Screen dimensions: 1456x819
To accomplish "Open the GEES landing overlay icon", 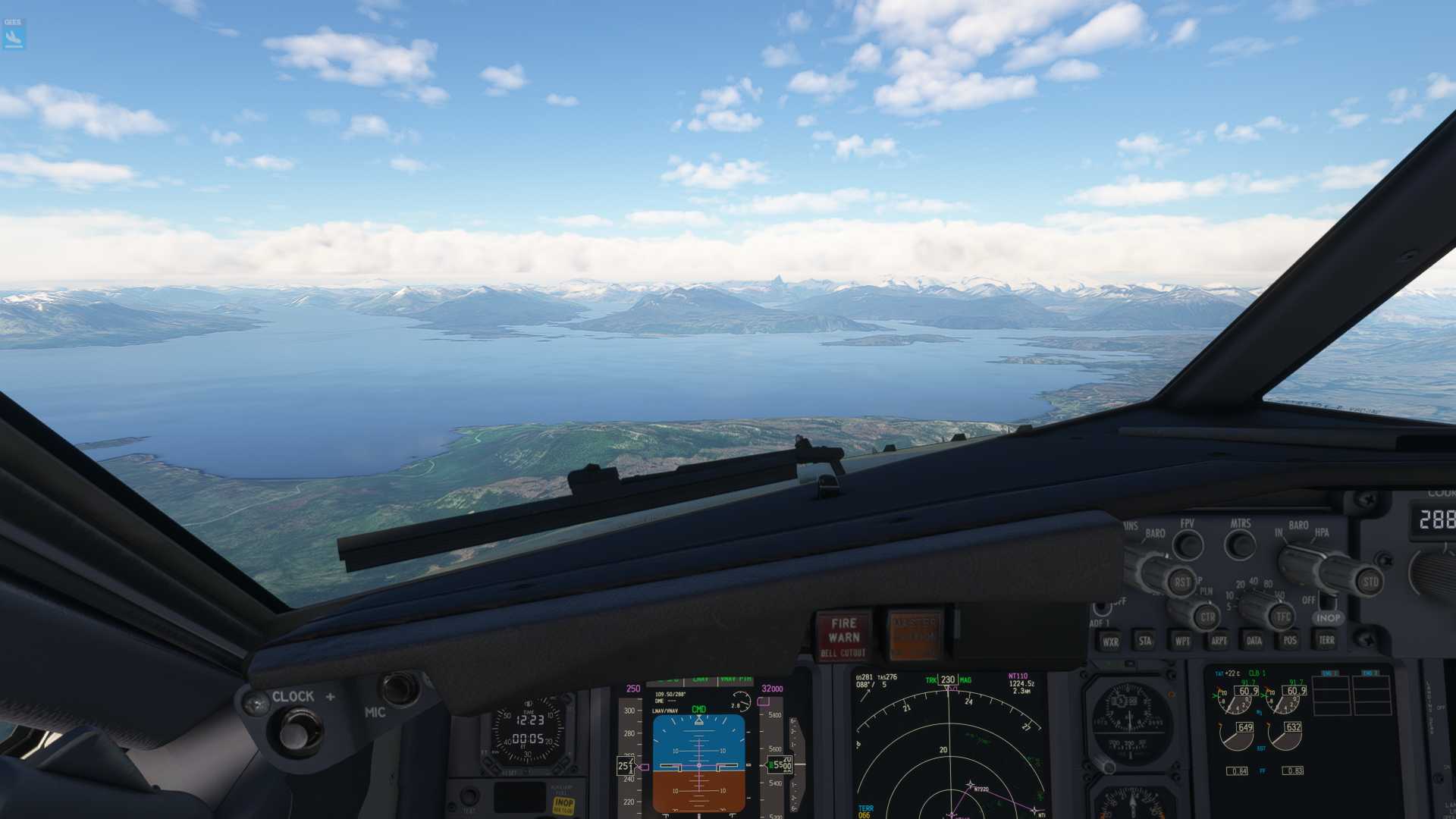I will tap(14, 35).
